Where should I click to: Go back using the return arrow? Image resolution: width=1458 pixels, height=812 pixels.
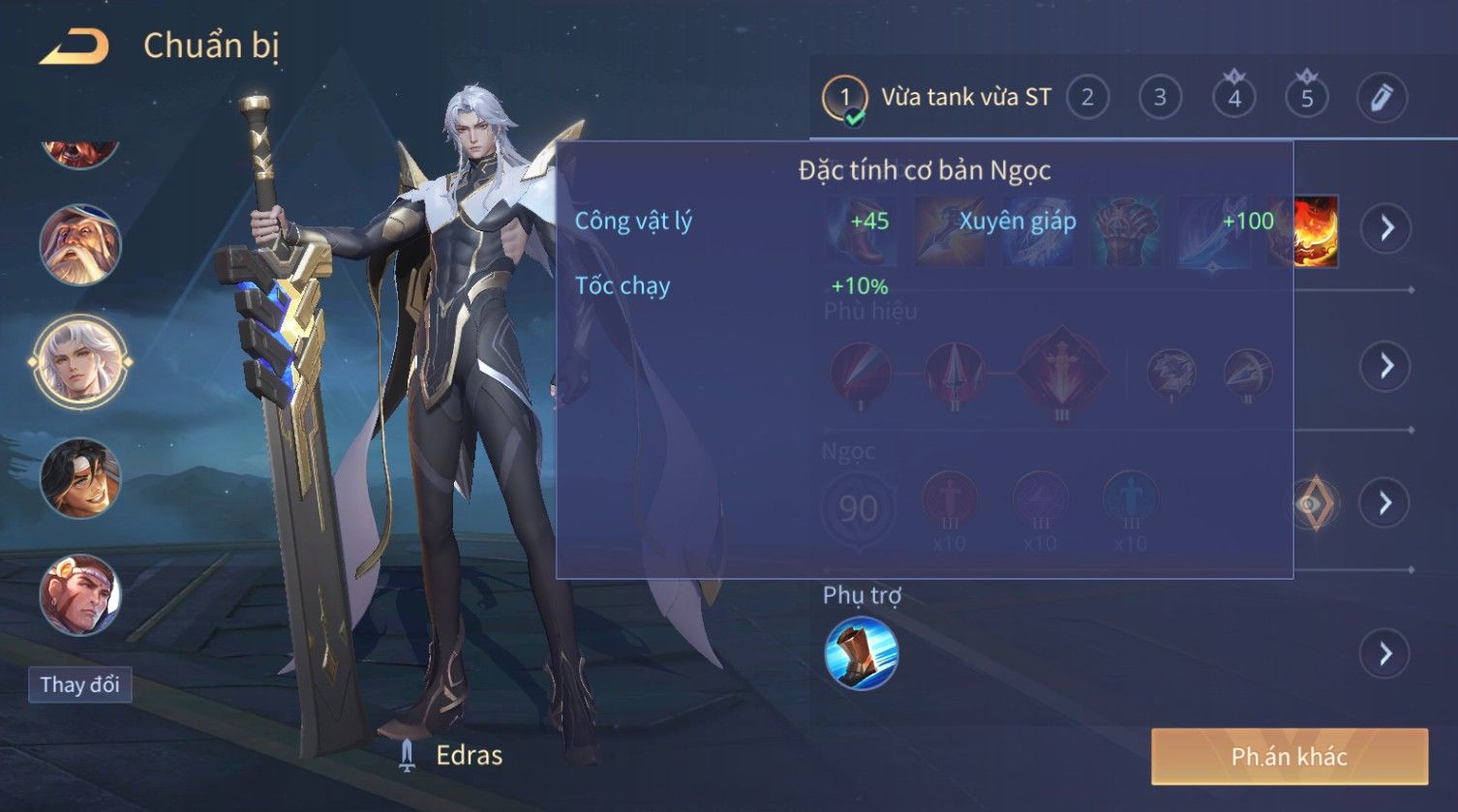coord(75,46)
